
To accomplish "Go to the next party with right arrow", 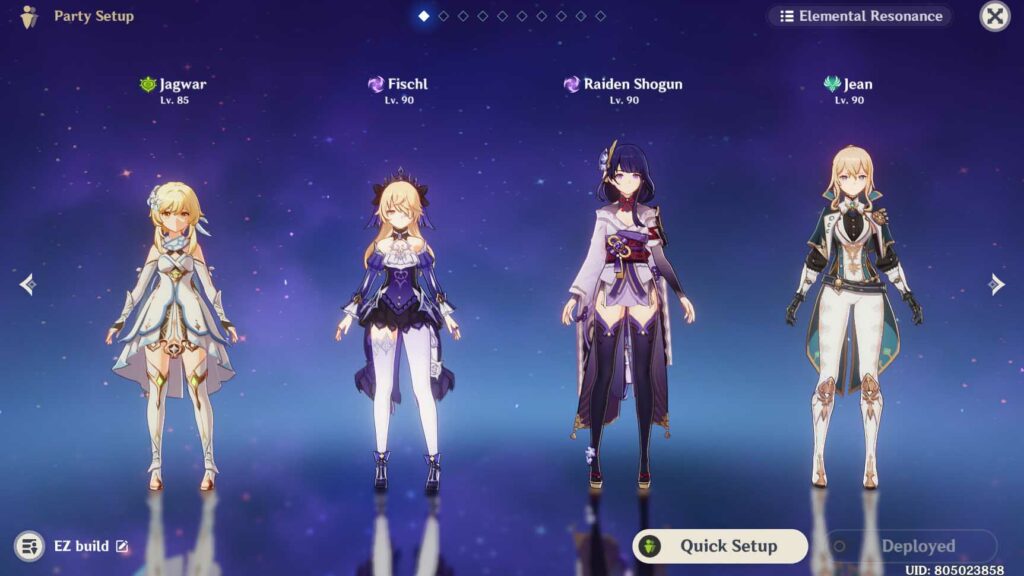I will pos(997,285).
